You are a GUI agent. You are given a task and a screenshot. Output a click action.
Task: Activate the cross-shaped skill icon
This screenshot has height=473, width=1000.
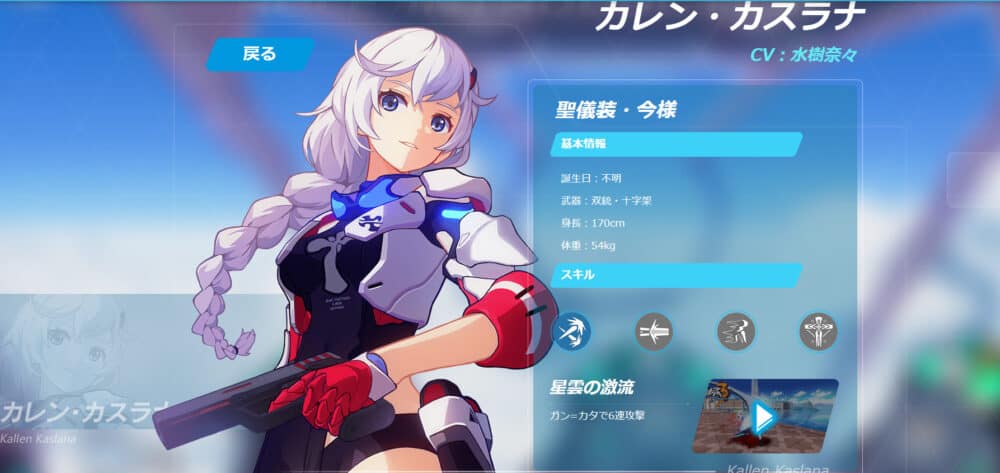click(x=817, y=331)
